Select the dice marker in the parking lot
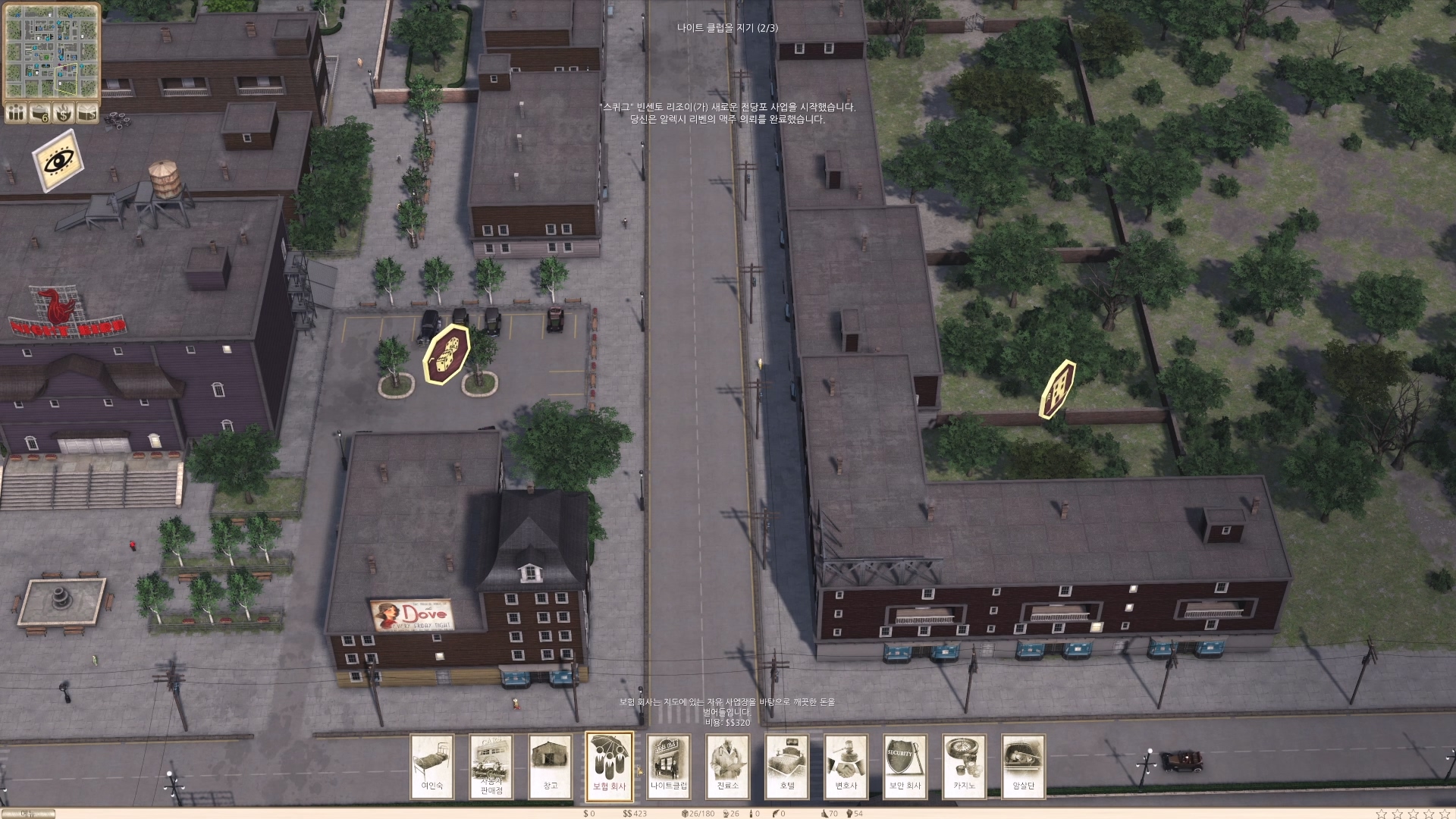 [446, 353]
